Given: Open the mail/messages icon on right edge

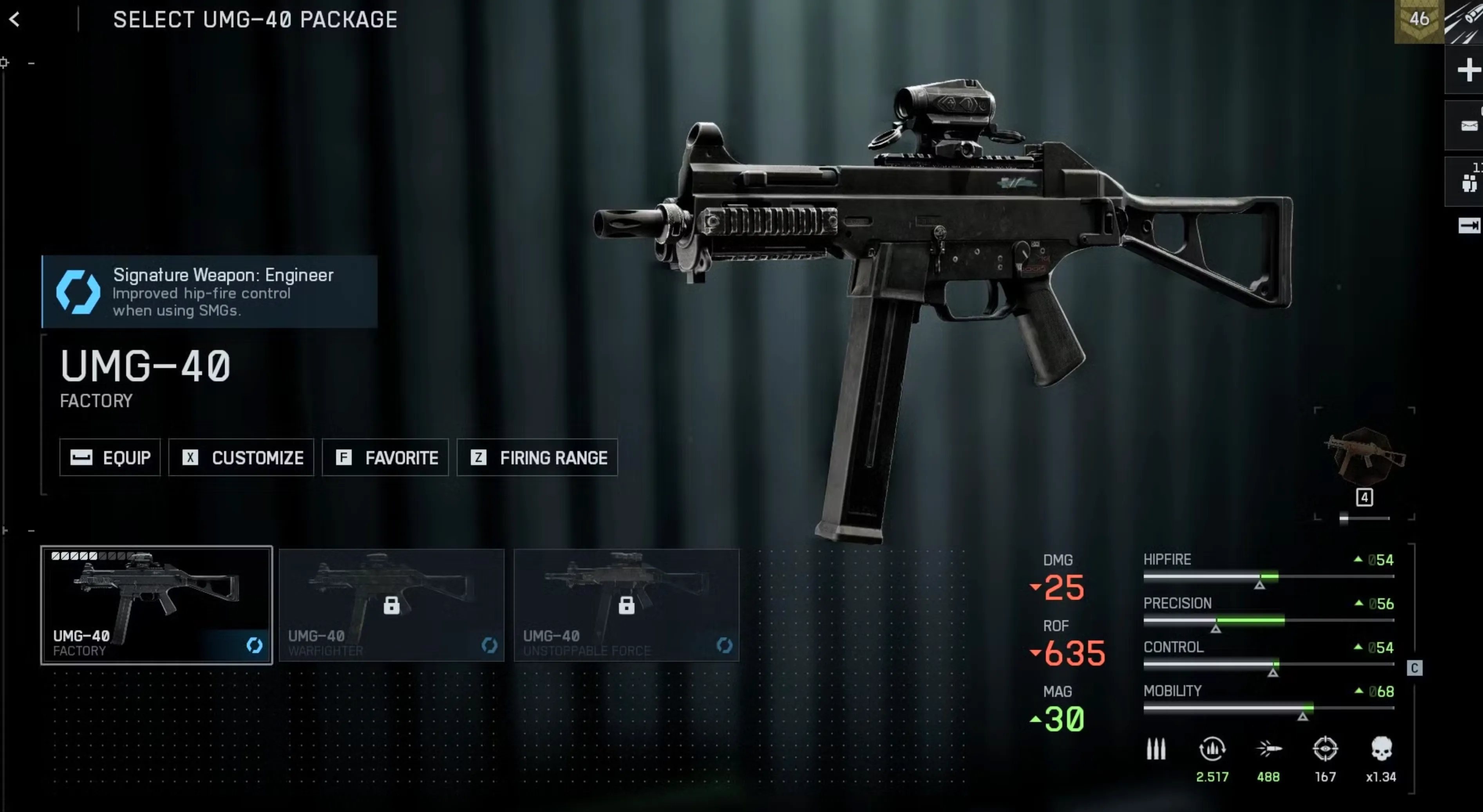Looking at the screenshot, I should coord(1470,125).
